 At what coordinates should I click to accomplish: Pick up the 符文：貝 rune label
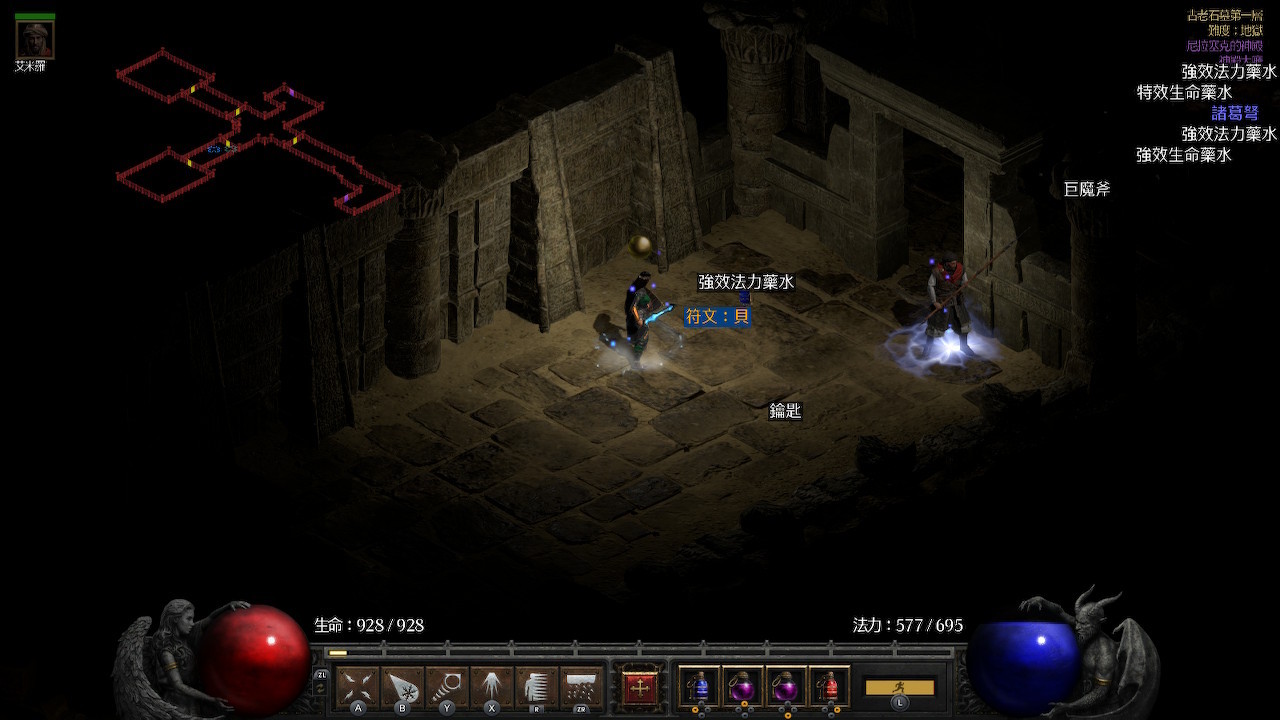717,316
